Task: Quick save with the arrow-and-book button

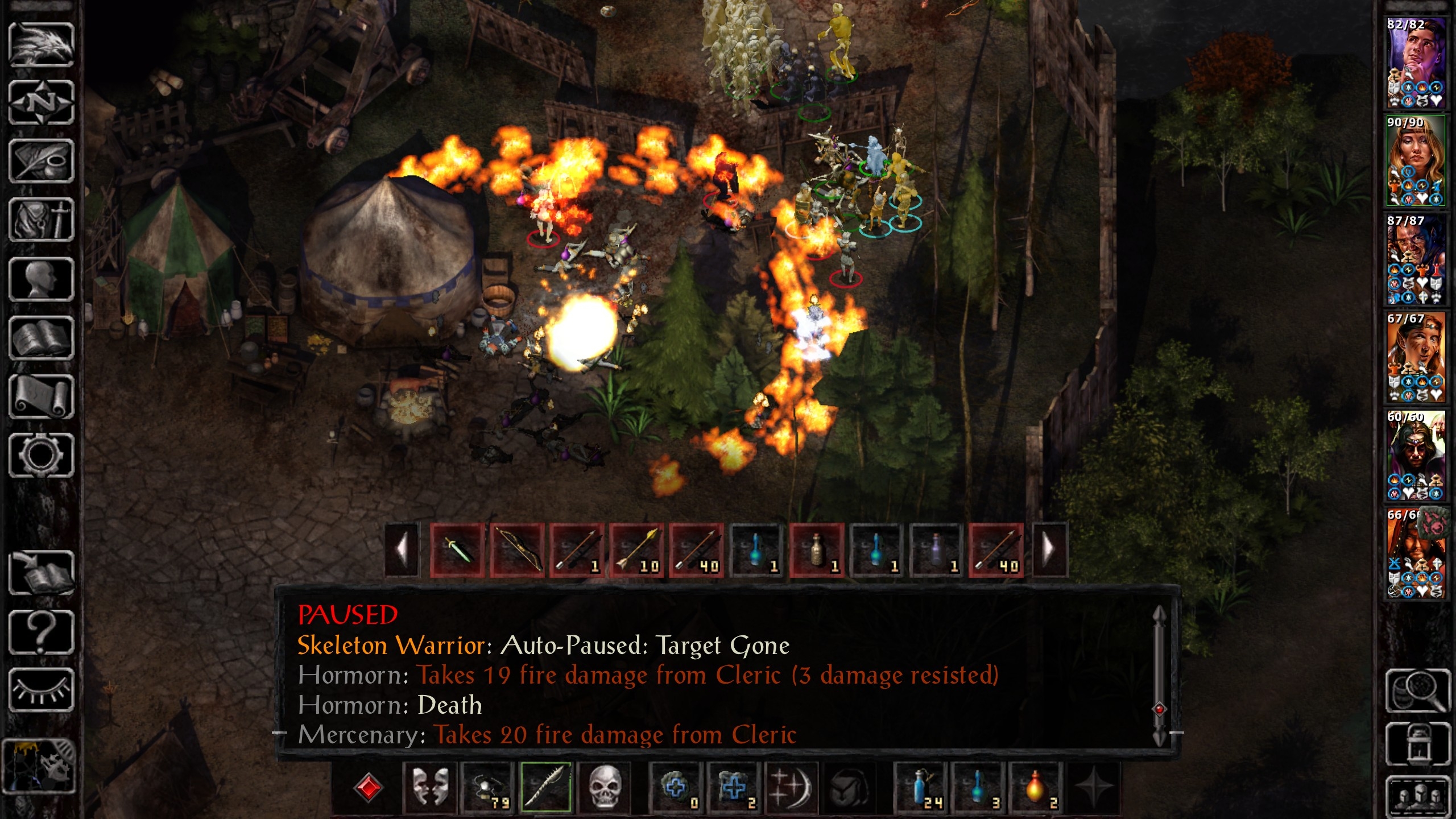Action: click(x=41, y=573)
